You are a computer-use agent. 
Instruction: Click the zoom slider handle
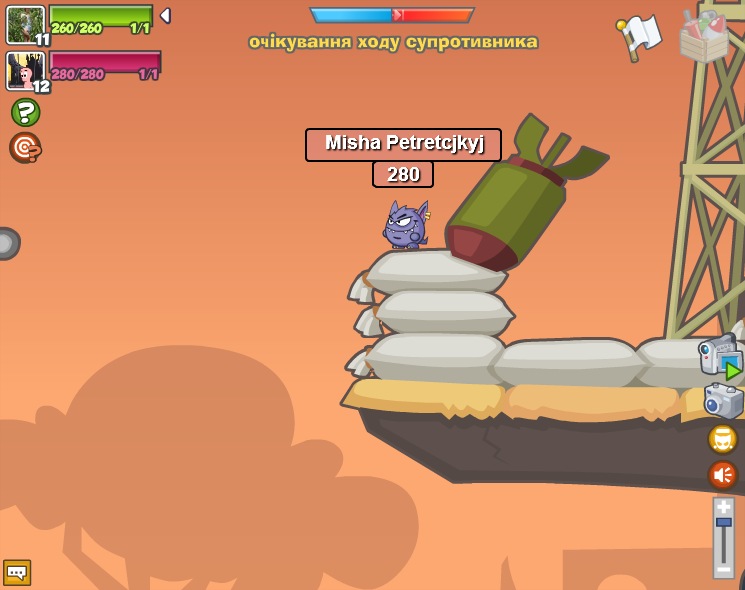coord(723,523)
